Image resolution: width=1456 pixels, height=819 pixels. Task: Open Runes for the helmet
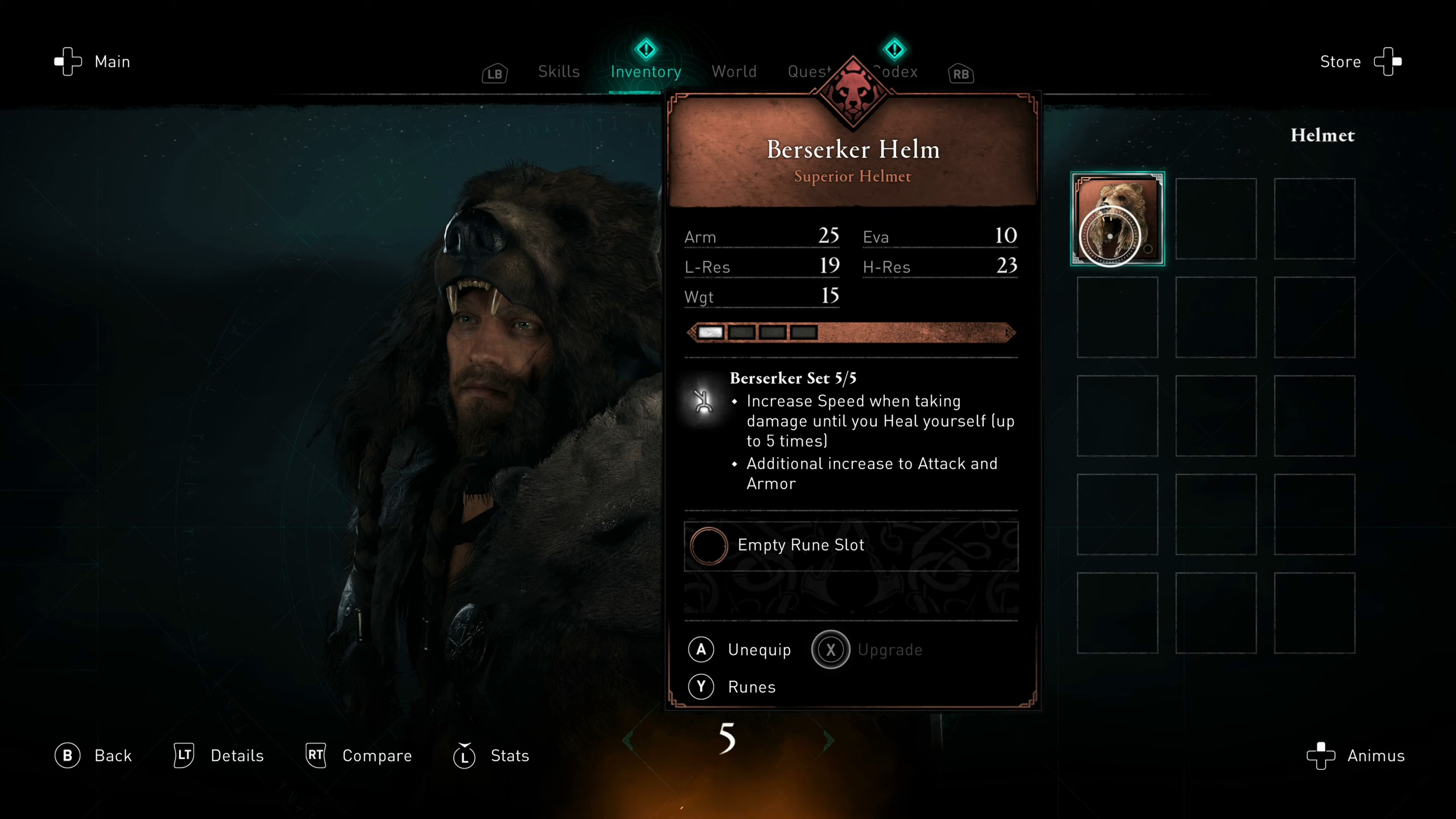pos(733,687)
